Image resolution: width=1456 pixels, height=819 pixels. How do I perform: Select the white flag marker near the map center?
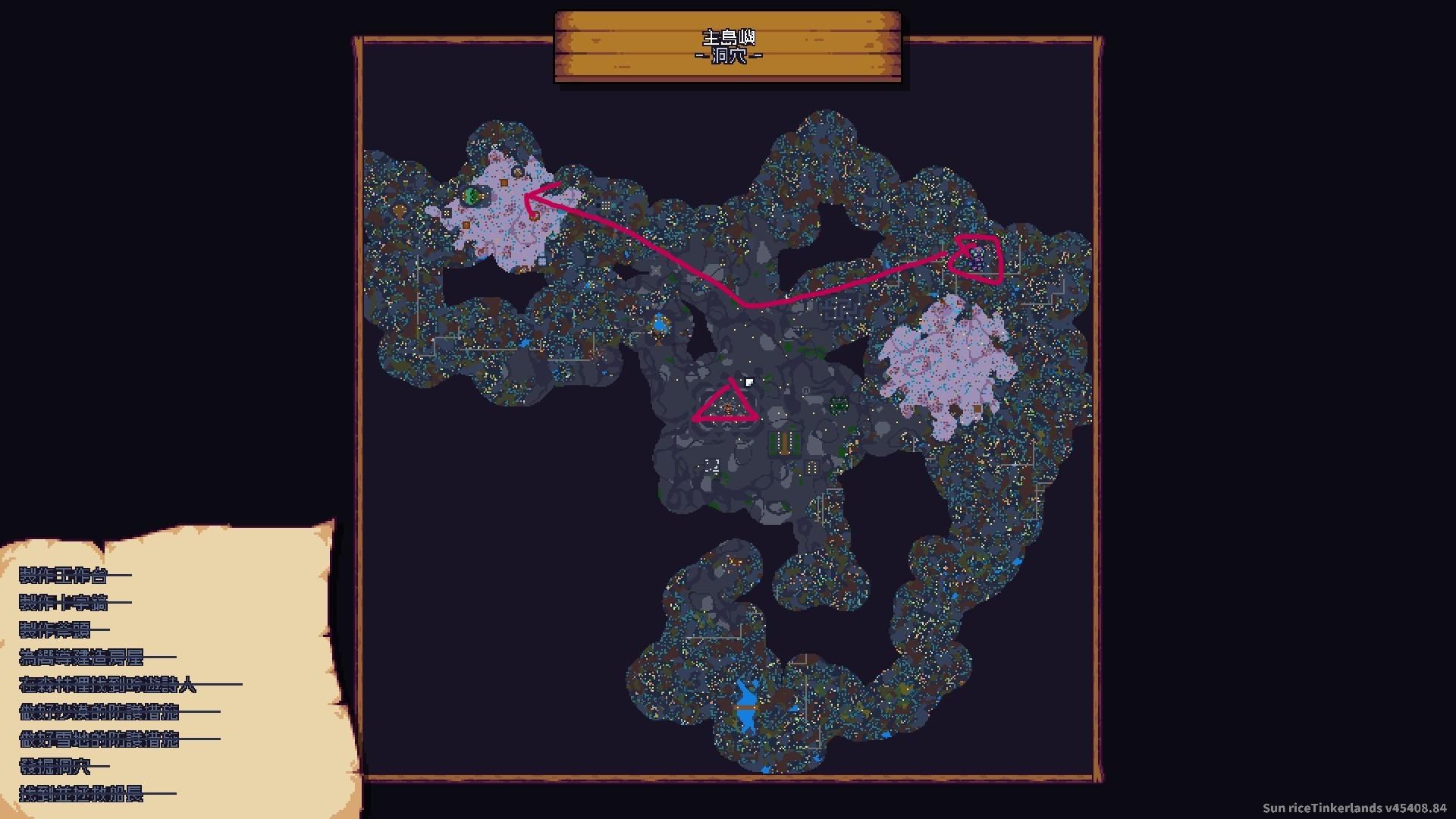(750, 382)
